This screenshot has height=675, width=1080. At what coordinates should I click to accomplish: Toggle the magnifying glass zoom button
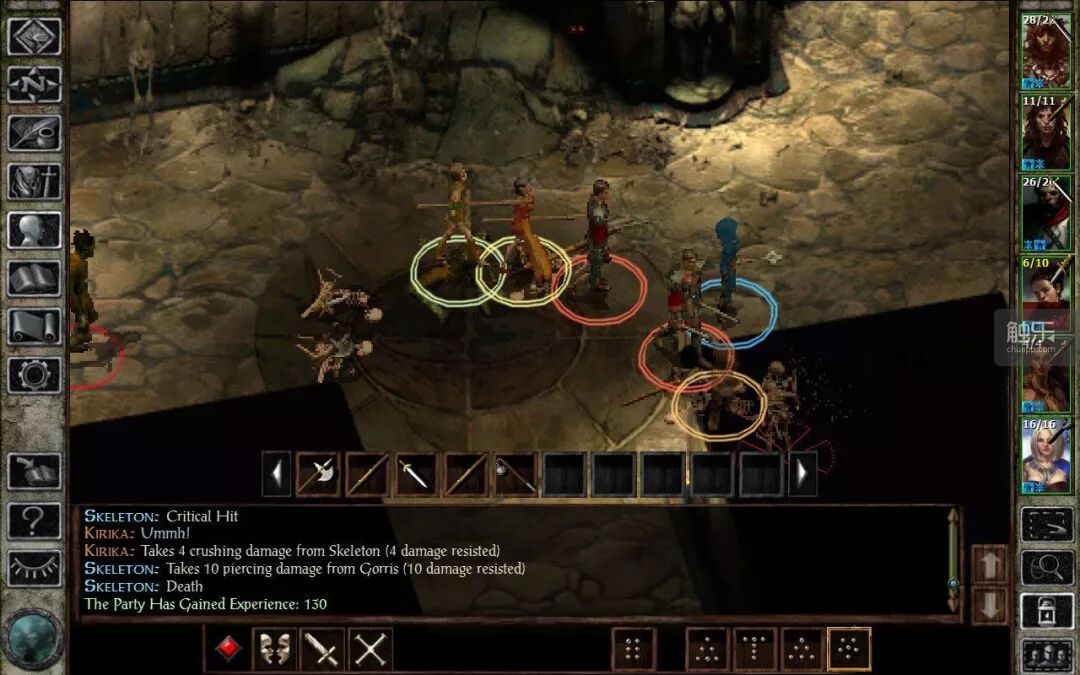click(1046, 567)
